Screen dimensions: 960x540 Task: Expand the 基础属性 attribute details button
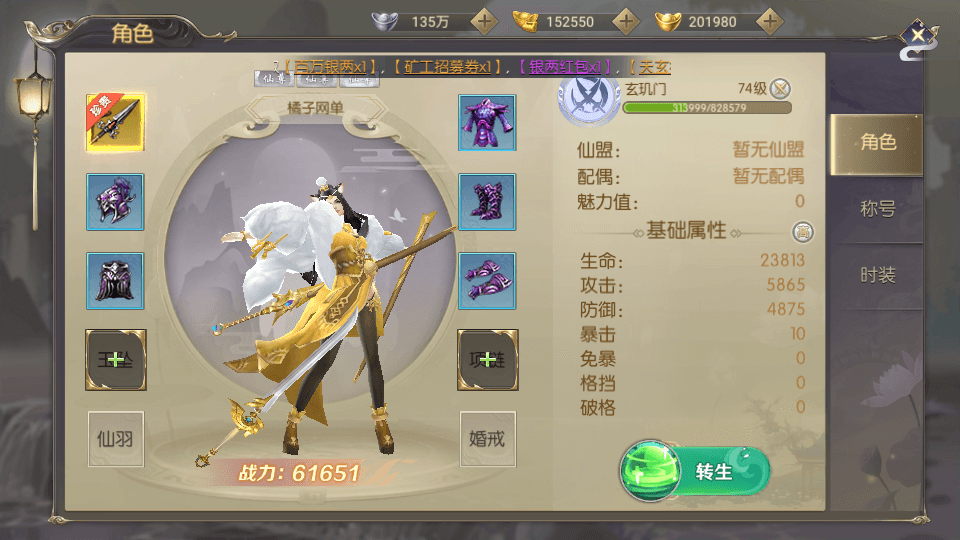(802, 232)
